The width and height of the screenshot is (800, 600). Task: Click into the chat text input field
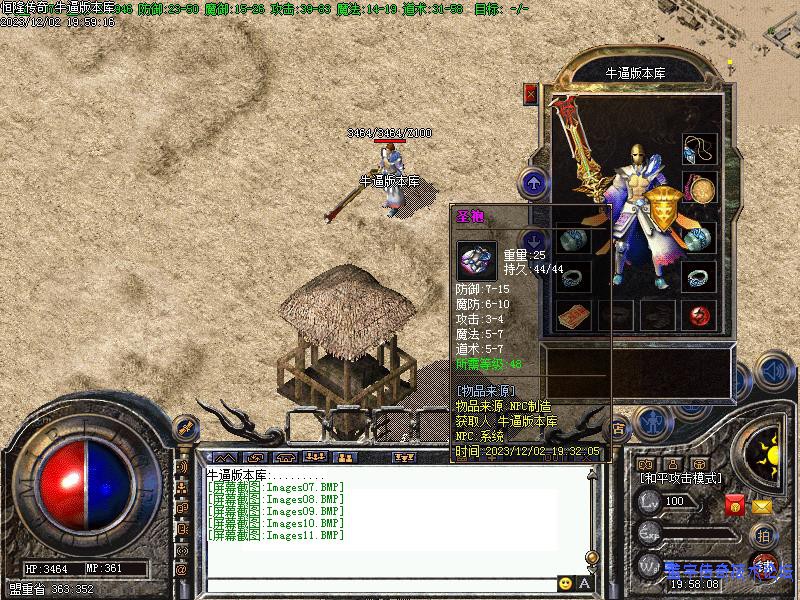pos(380,583)
